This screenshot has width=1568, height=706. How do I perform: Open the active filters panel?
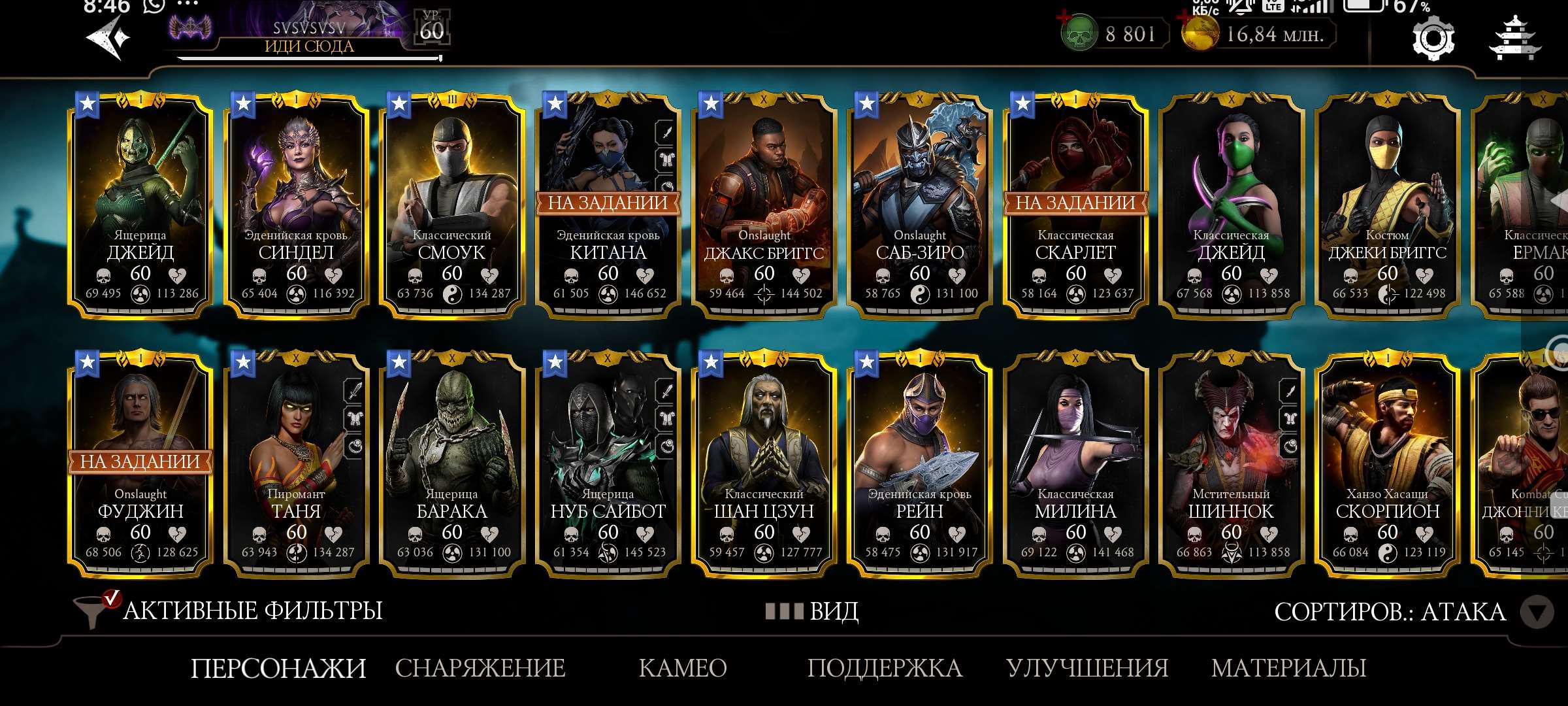(x=229, y=611)
